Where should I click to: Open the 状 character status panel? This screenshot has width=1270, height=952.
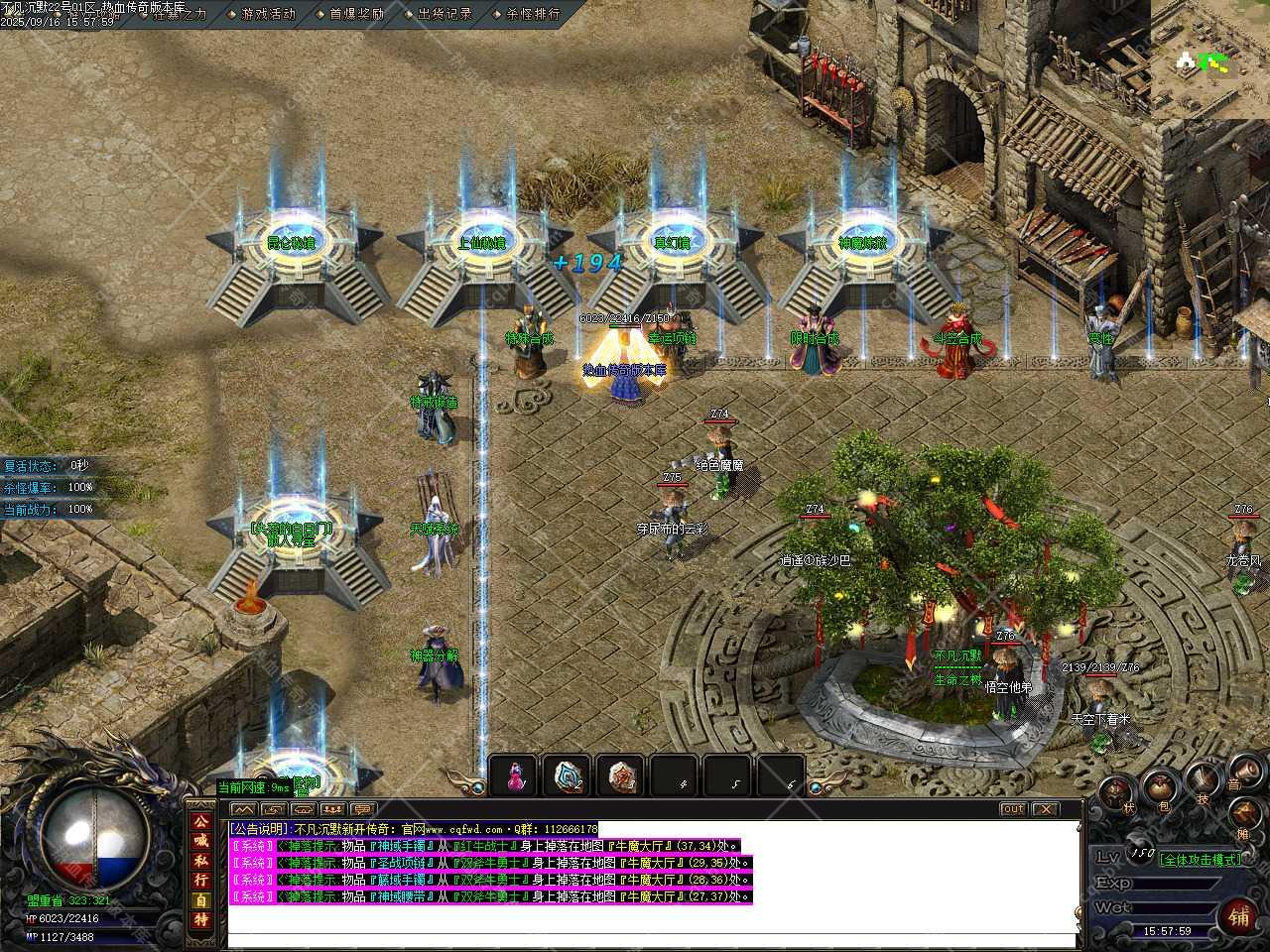tap(1114, 792)
